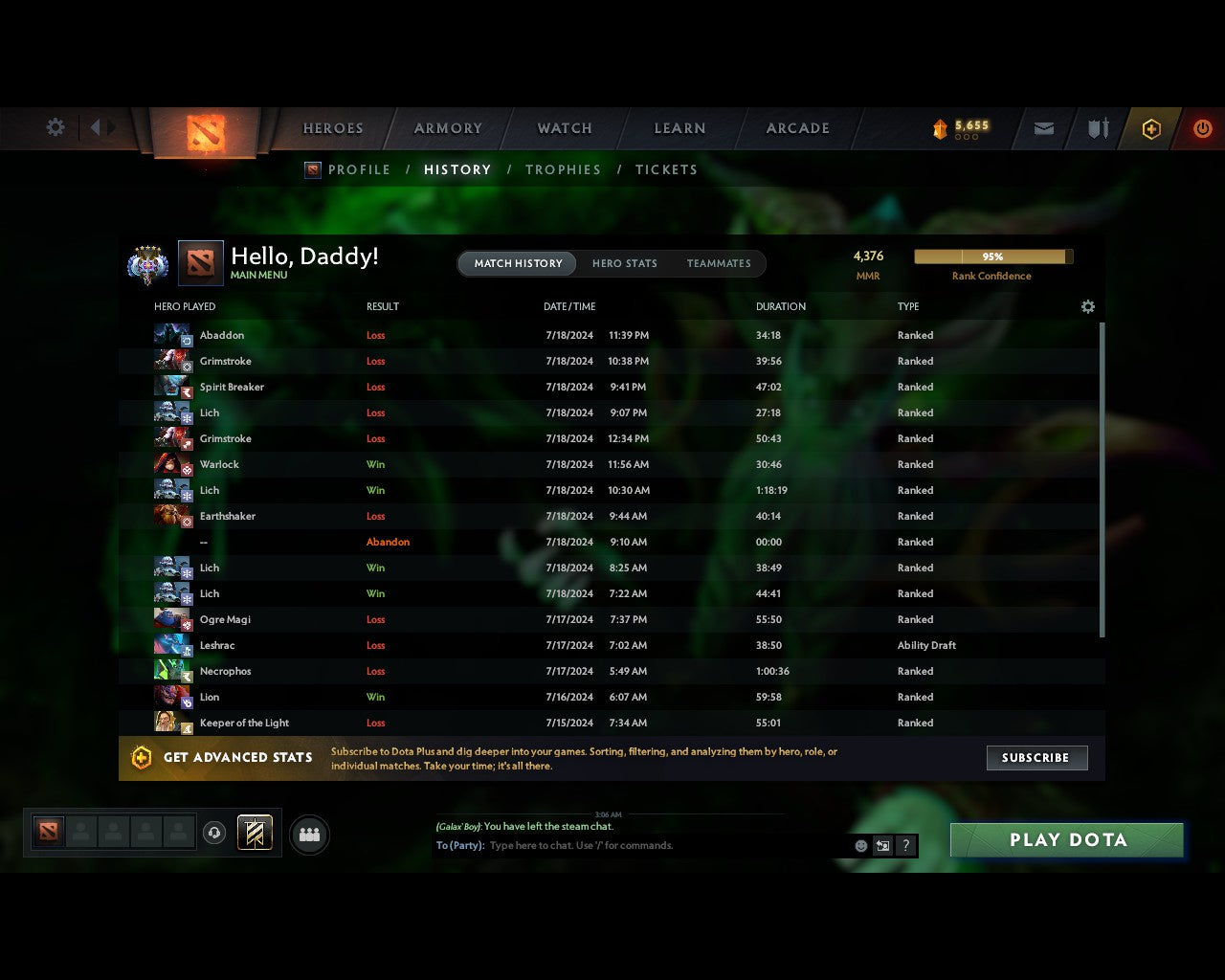
Task: Open the settings gear in the top bar
Action: [55, 127]
